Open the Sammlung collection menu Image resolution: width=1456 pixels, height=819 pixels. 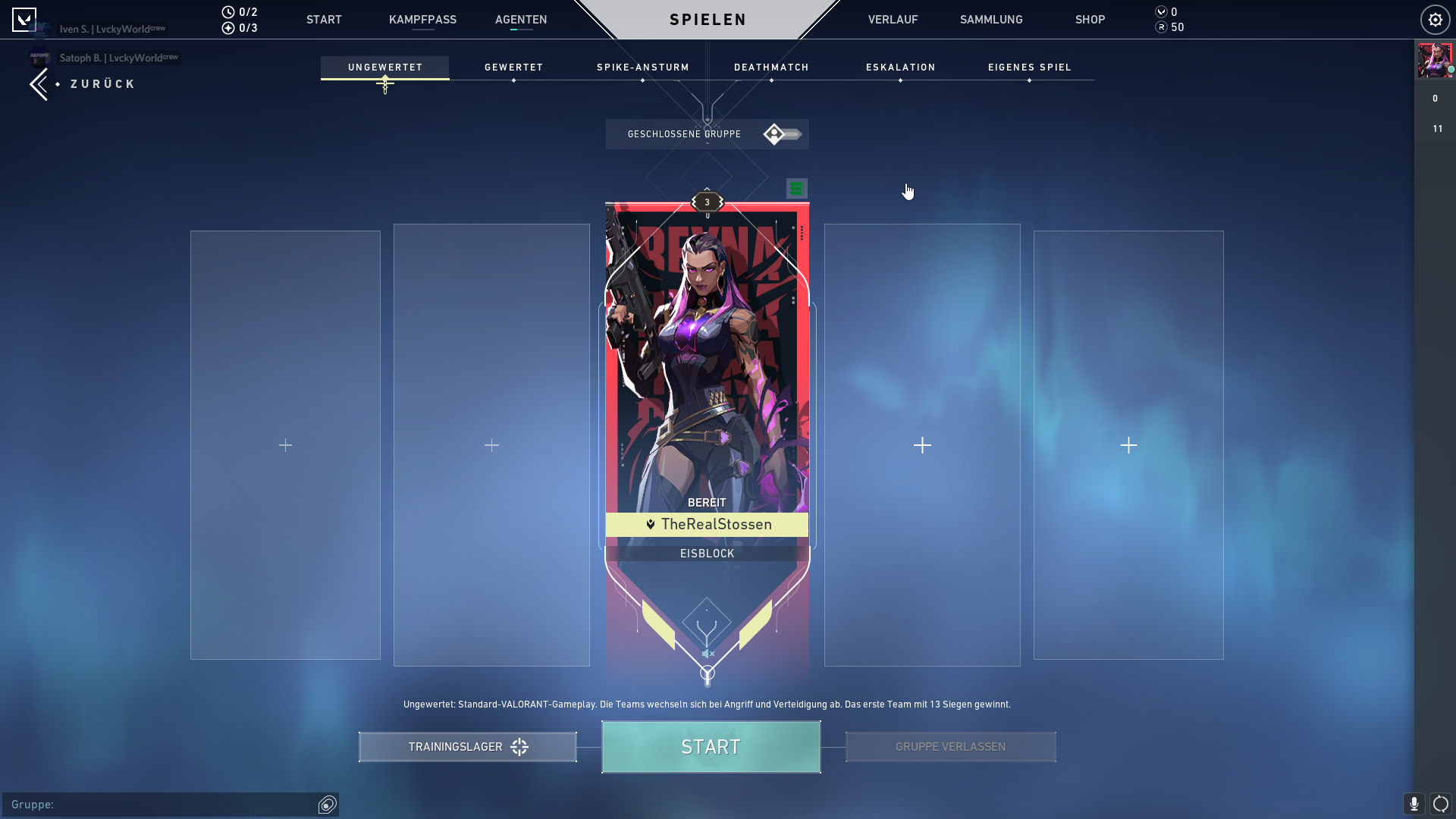990,20
